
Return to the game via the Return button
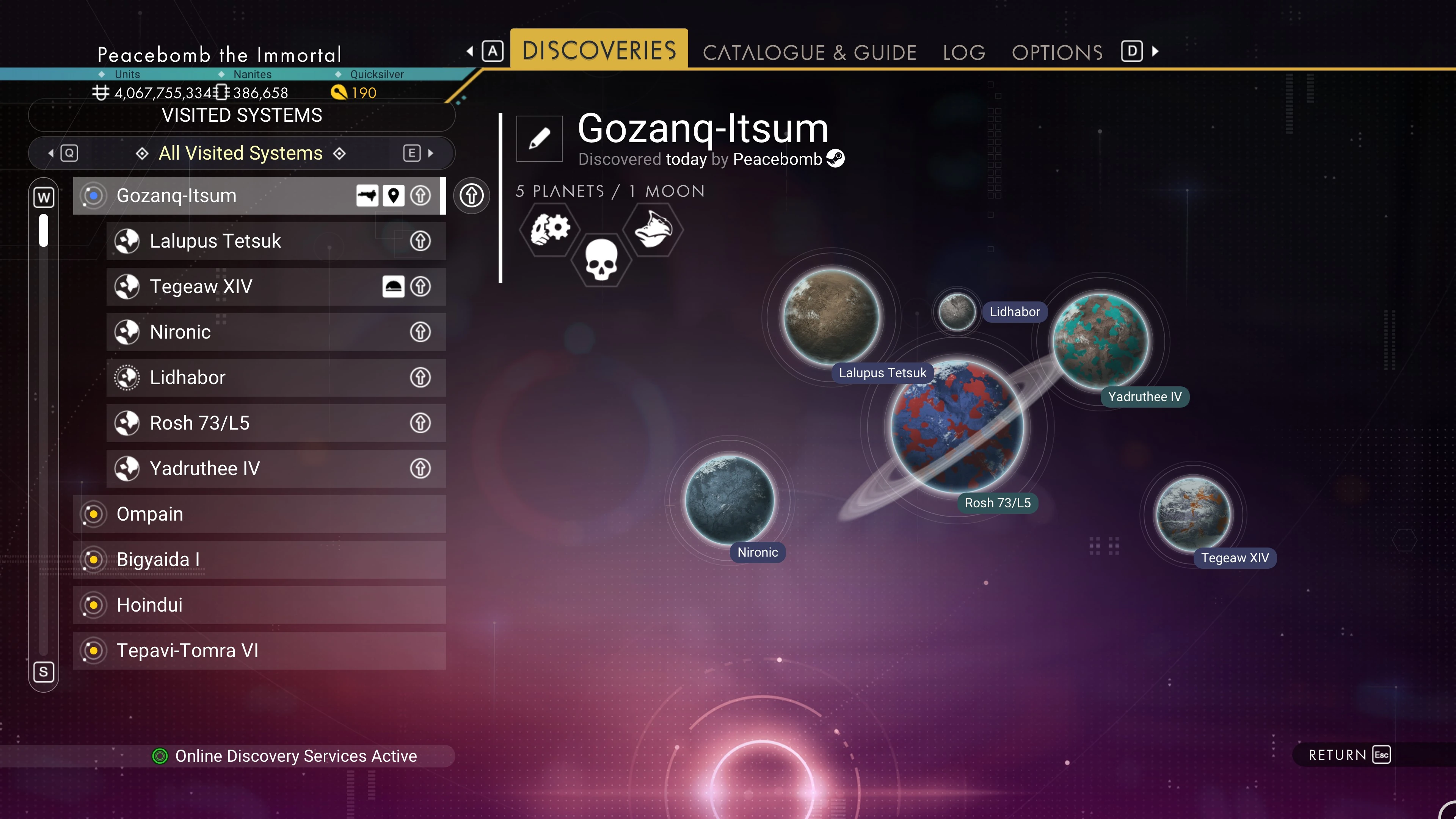tap(1348, 755)
